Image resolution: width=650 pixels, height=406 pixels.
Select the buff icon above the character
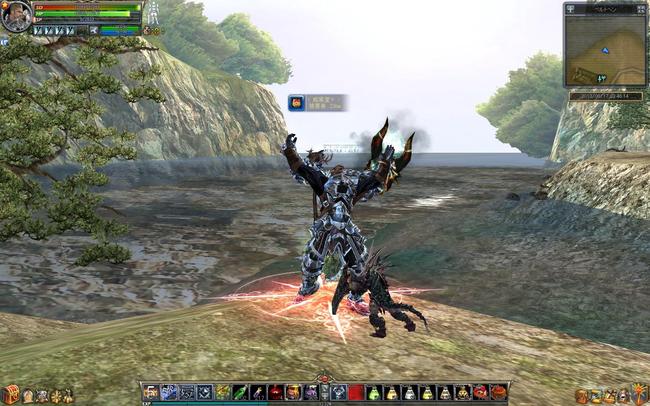[x=297, y=102]
